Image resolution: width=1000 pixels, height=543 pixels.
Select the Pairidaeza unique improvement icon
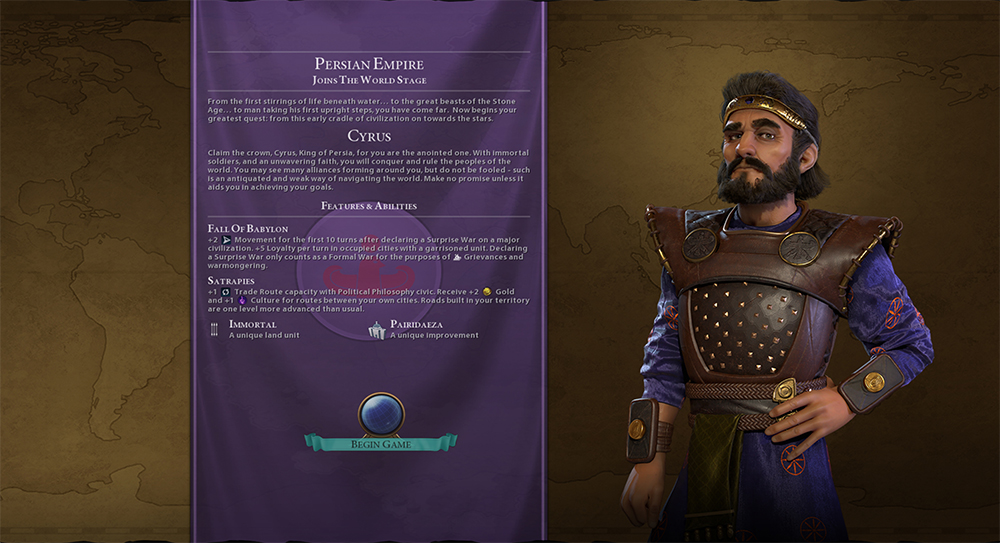377,330
